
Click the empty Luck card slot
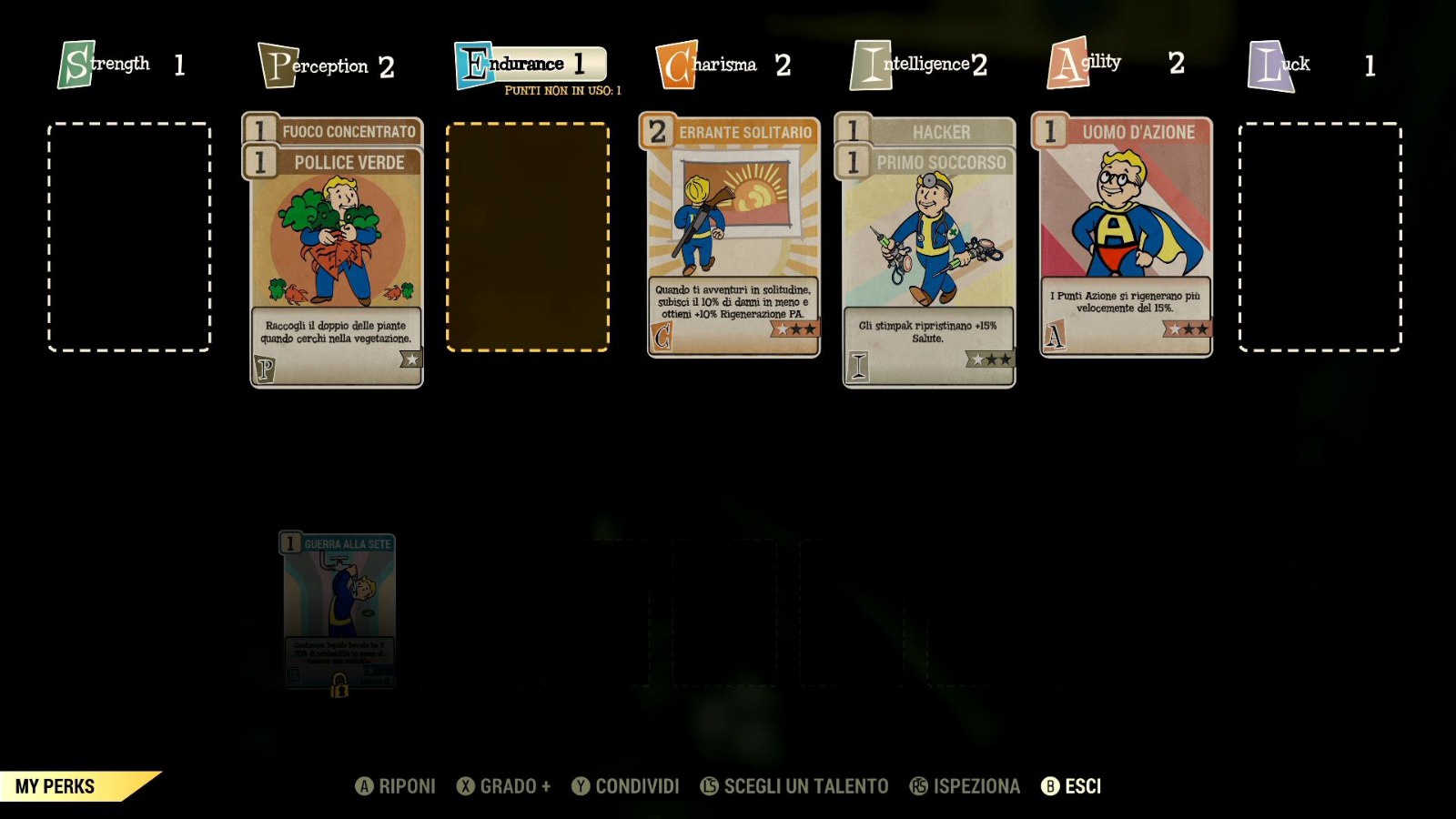tap(1319, 238)
